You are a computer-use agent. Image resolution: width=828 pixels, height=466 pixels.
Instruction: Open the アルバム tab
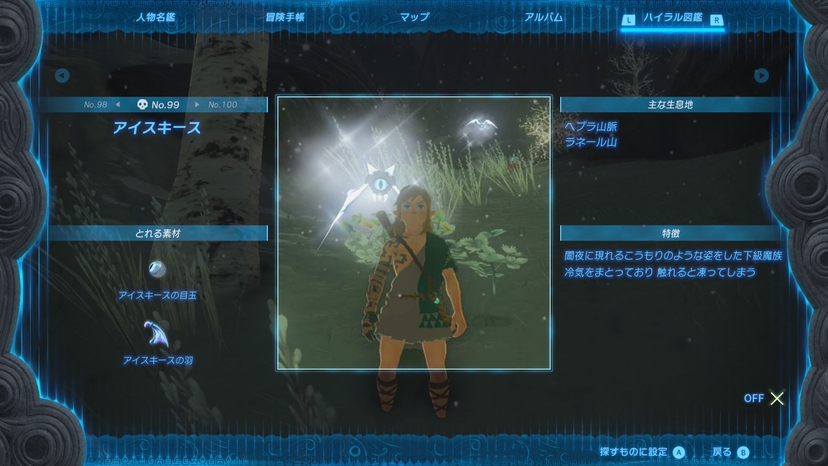(x=543, y=17)
